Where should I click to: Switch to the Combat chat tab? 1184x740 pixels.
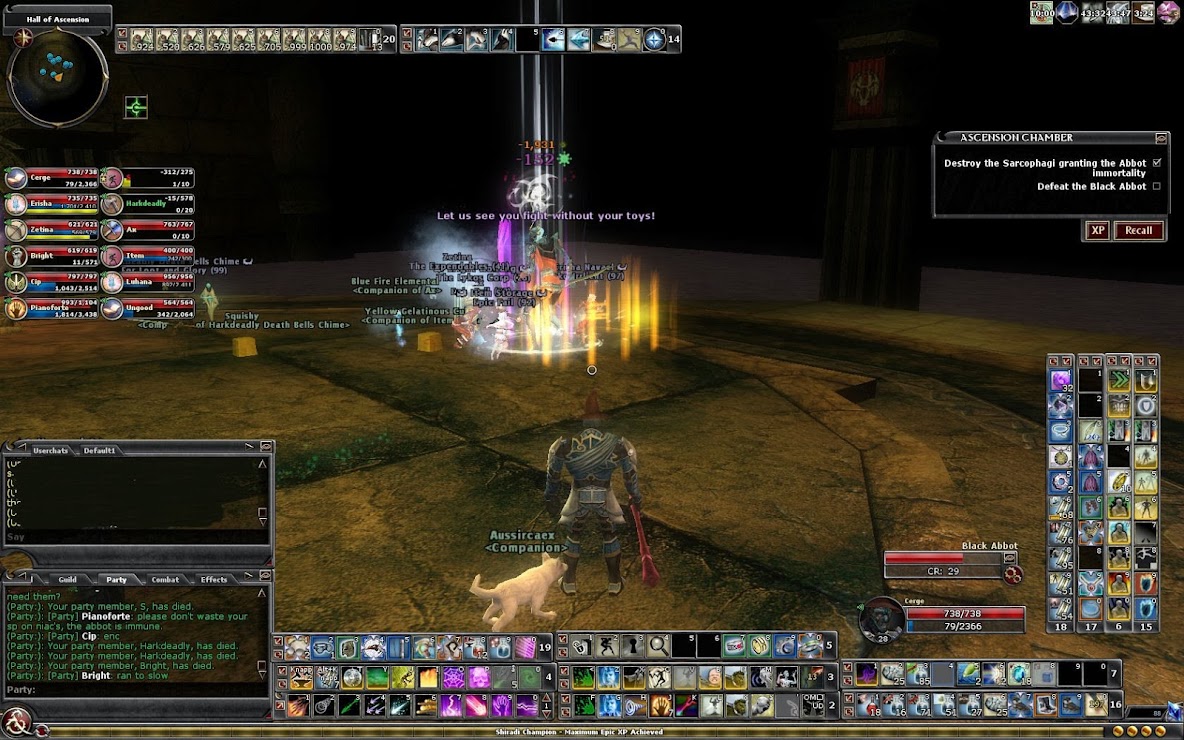(x=165, y=579)
